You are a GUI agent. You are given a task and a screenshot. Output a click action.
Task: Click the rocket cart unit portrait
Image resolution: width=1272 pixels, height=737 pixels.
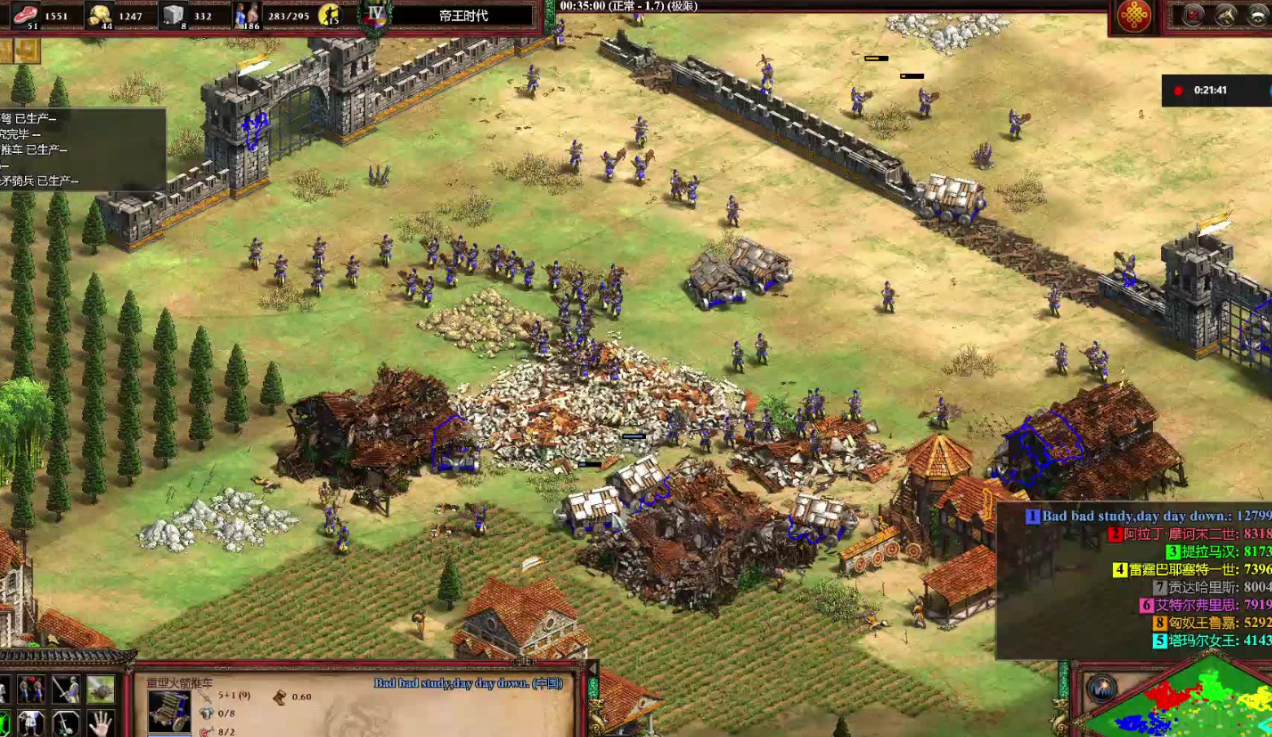[168, 709]
